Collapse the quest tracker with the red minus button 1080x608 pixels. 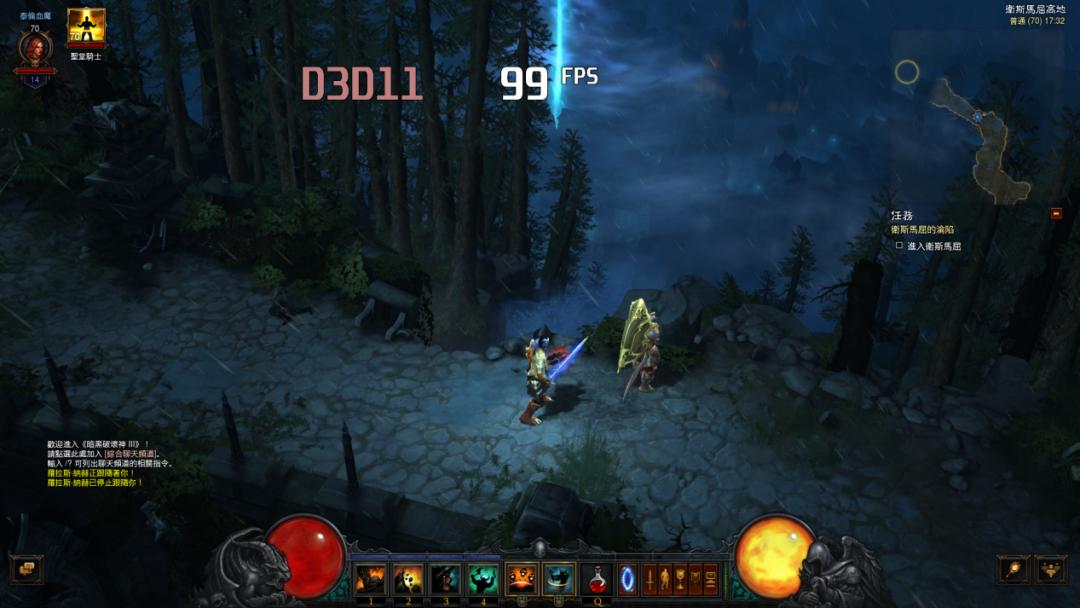[1055, 213]
